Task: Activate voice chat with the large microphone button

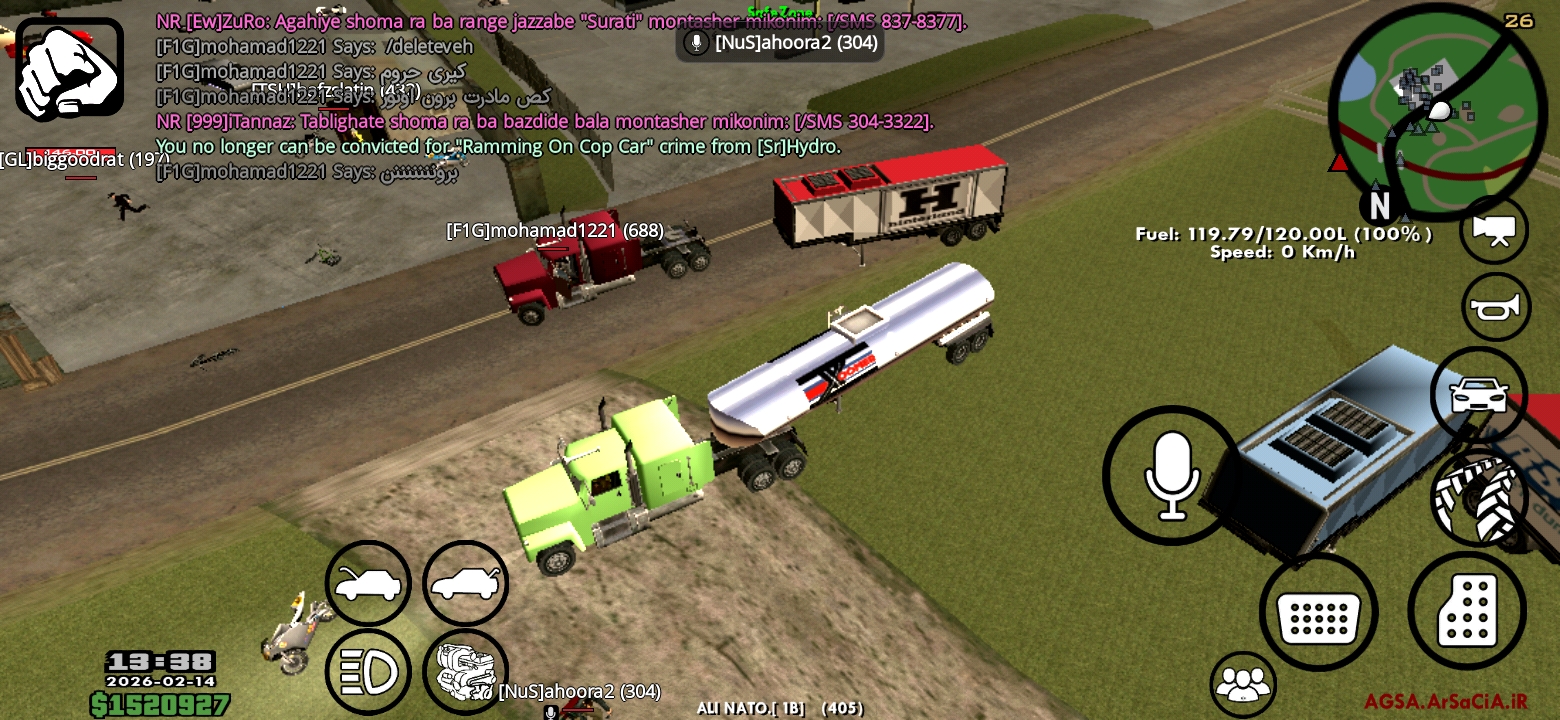Action: tap(1171, 475)
